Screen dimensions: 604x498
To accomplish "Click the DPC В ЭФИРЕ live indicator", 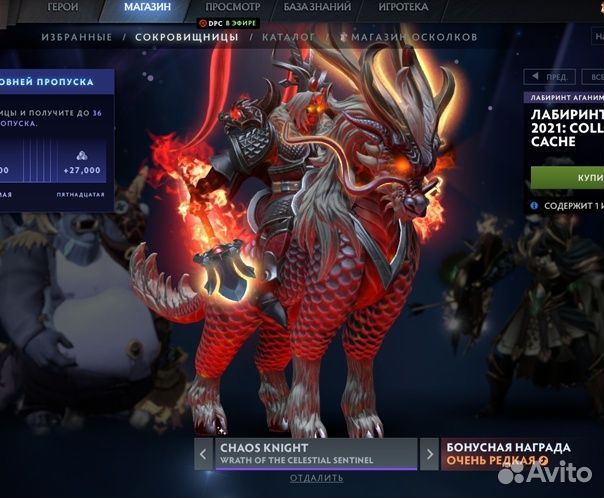I will 230,22.
